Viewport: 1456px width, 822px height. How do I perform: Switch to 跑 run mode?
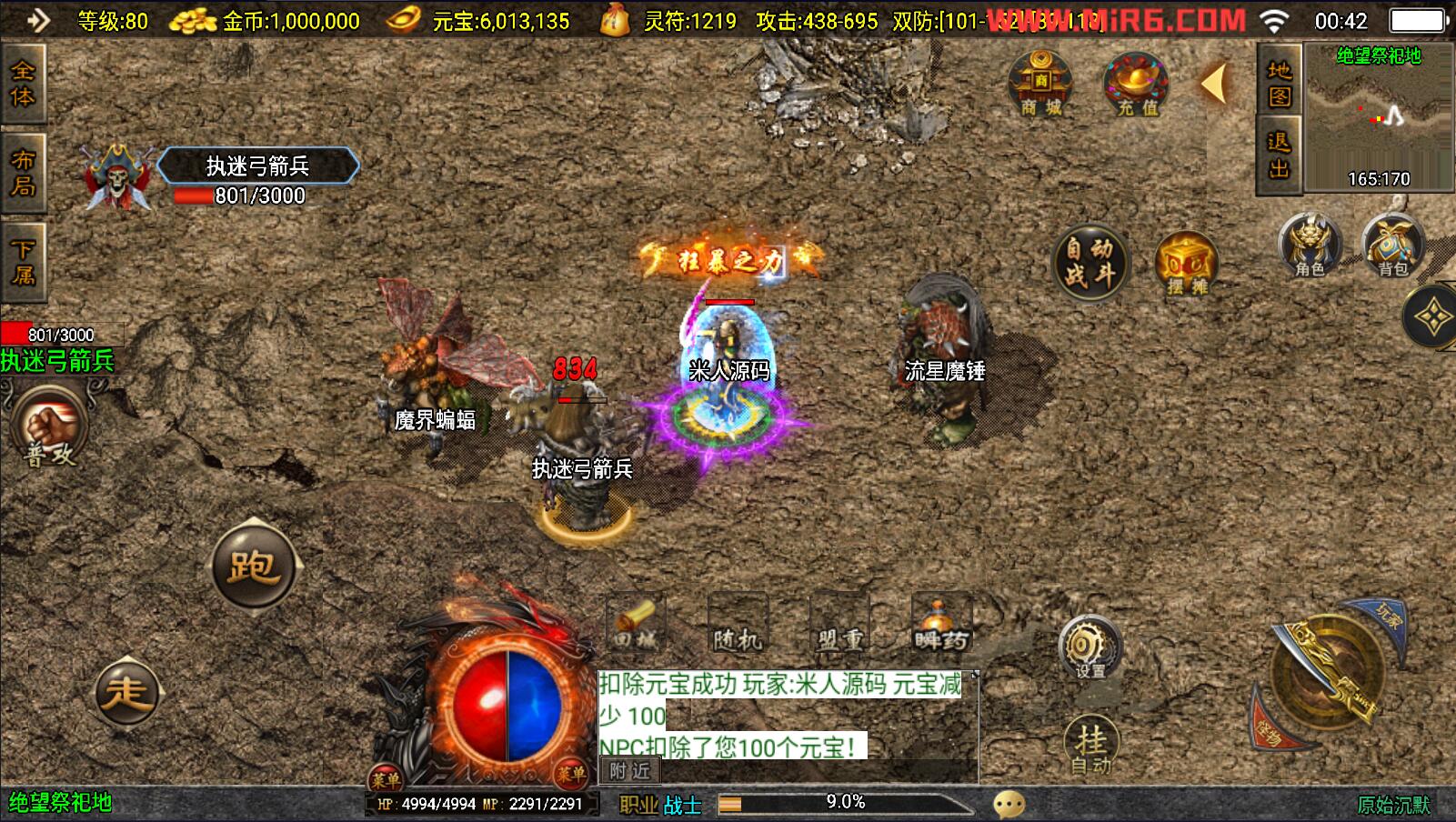point(254,566)
